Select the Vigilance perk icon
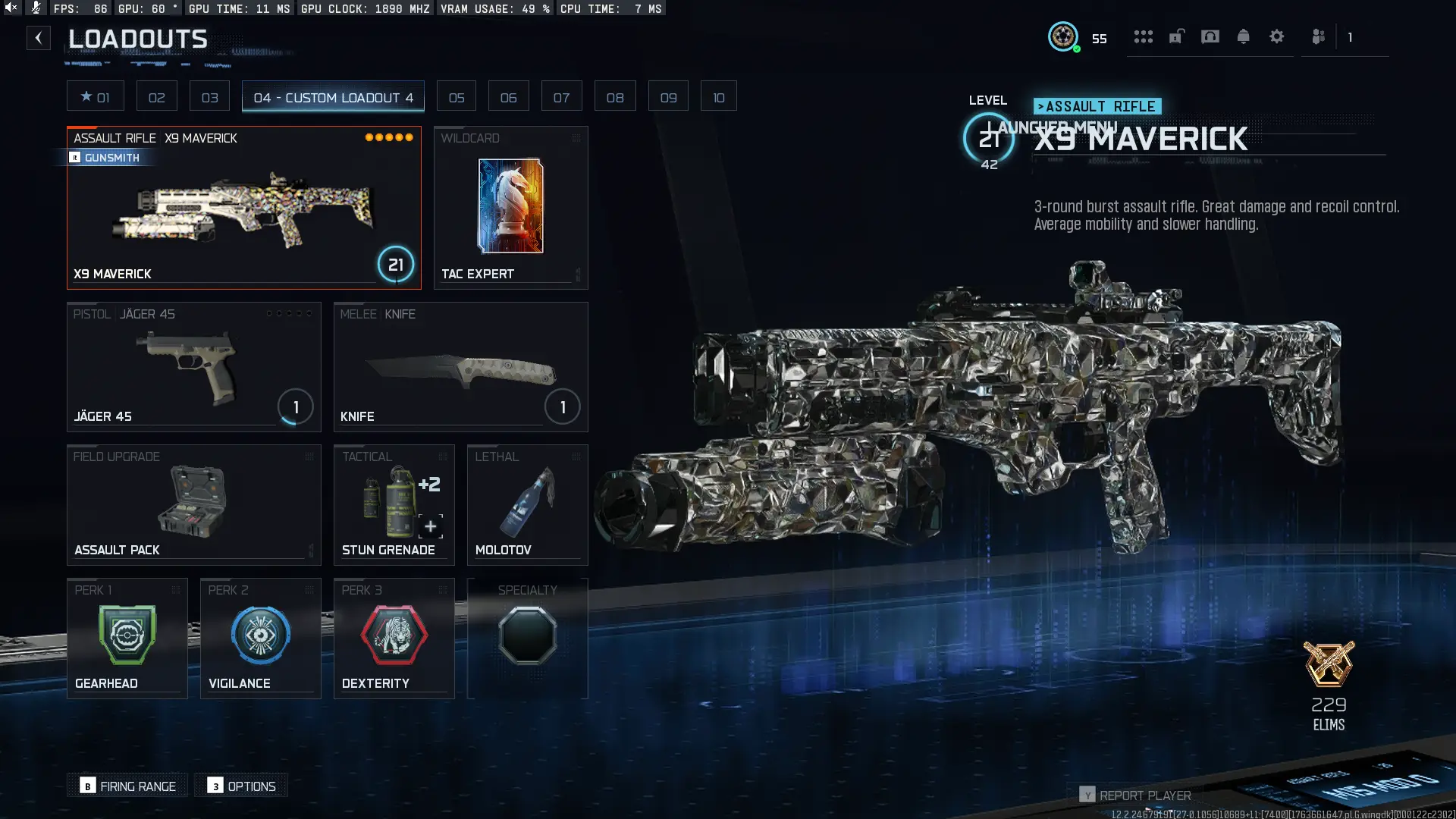 260,635
